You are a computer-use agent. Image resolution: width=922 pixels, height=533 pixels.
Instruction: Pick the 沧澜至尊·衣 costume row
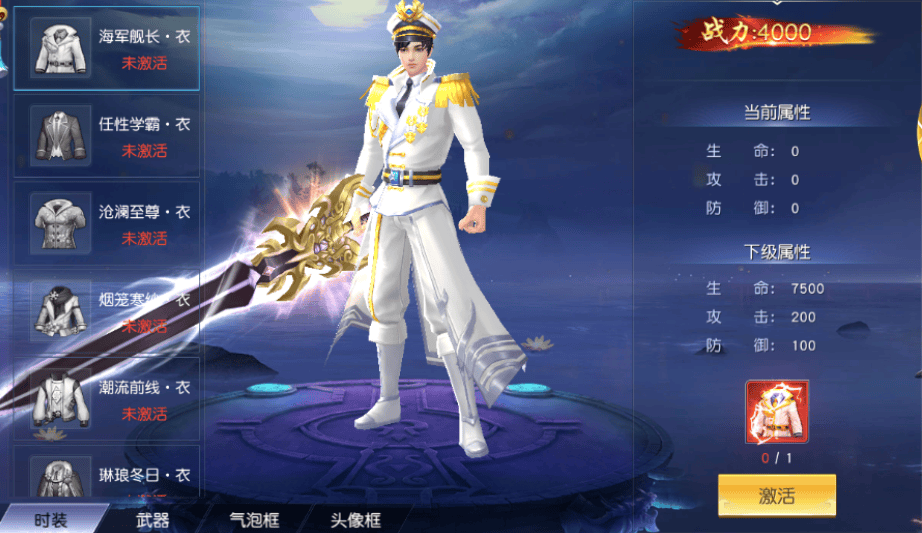[107, 224]
